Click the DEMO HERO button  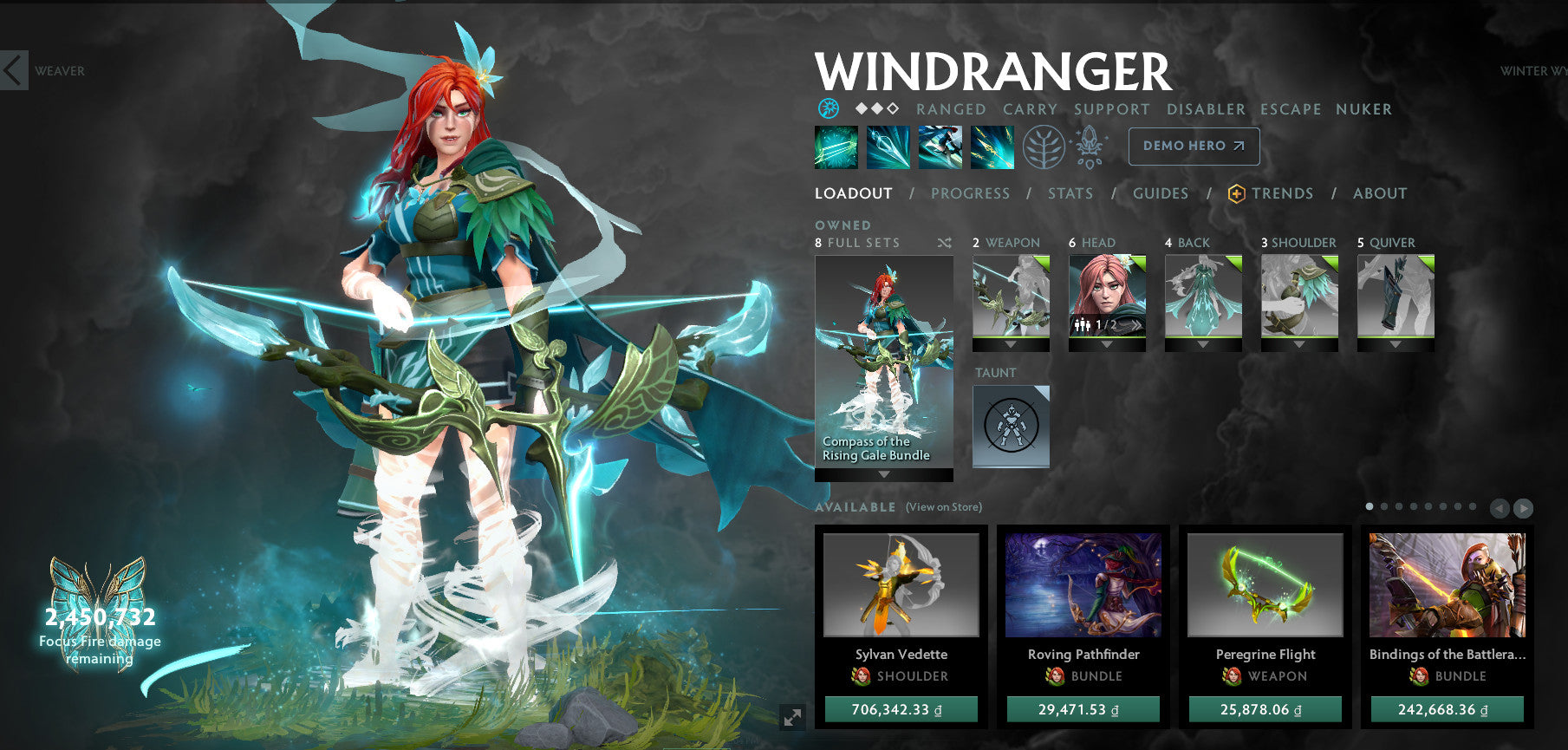pos(1194,146)
